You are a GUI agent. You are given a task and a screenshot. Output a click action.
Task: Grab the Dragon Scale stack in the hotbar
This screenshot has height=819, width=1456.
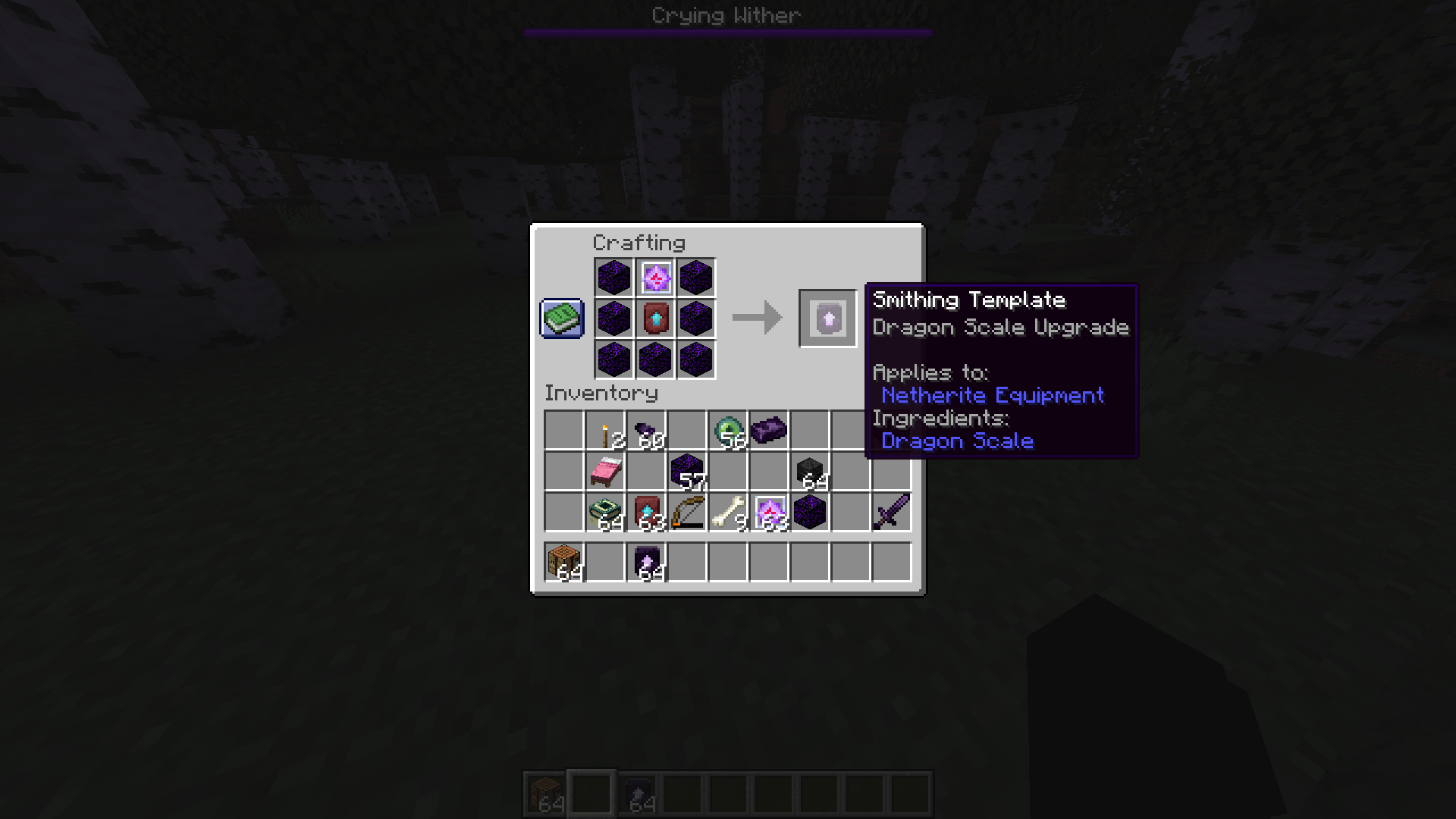click(x=645, y=563)
